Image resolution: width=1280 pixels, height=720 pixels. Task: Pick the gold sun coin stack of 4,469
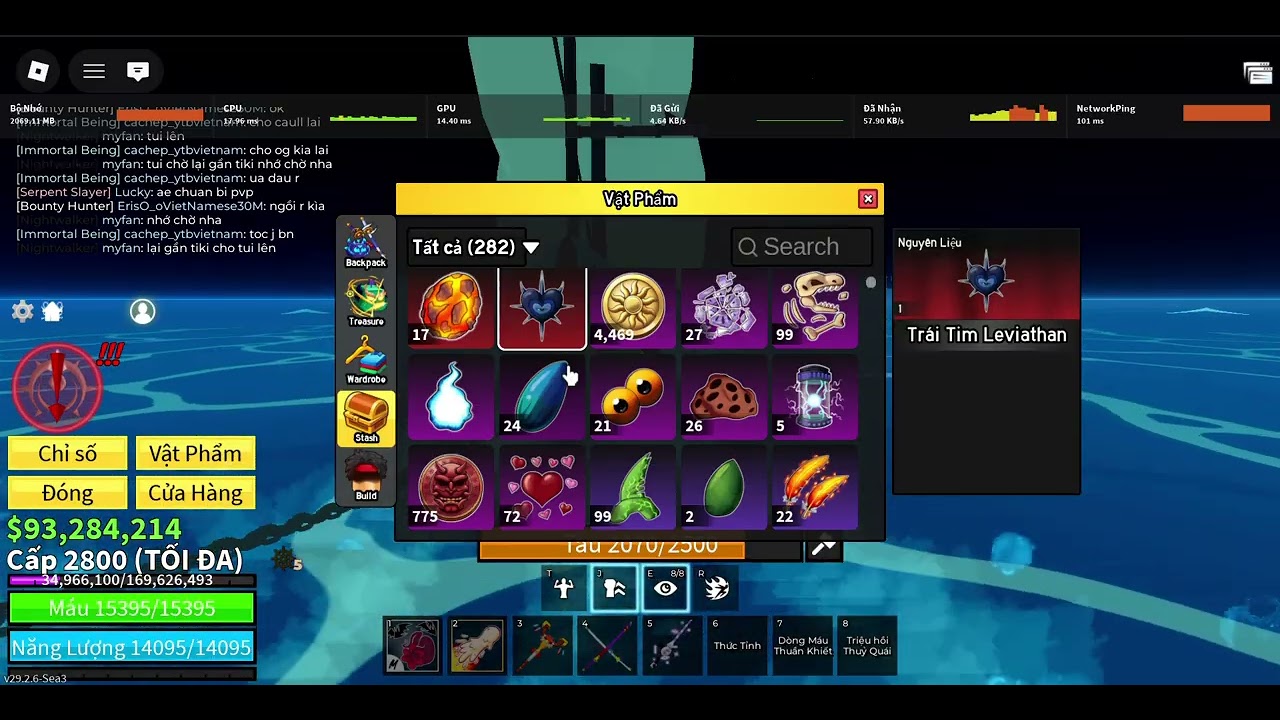(x=632, y=309)
